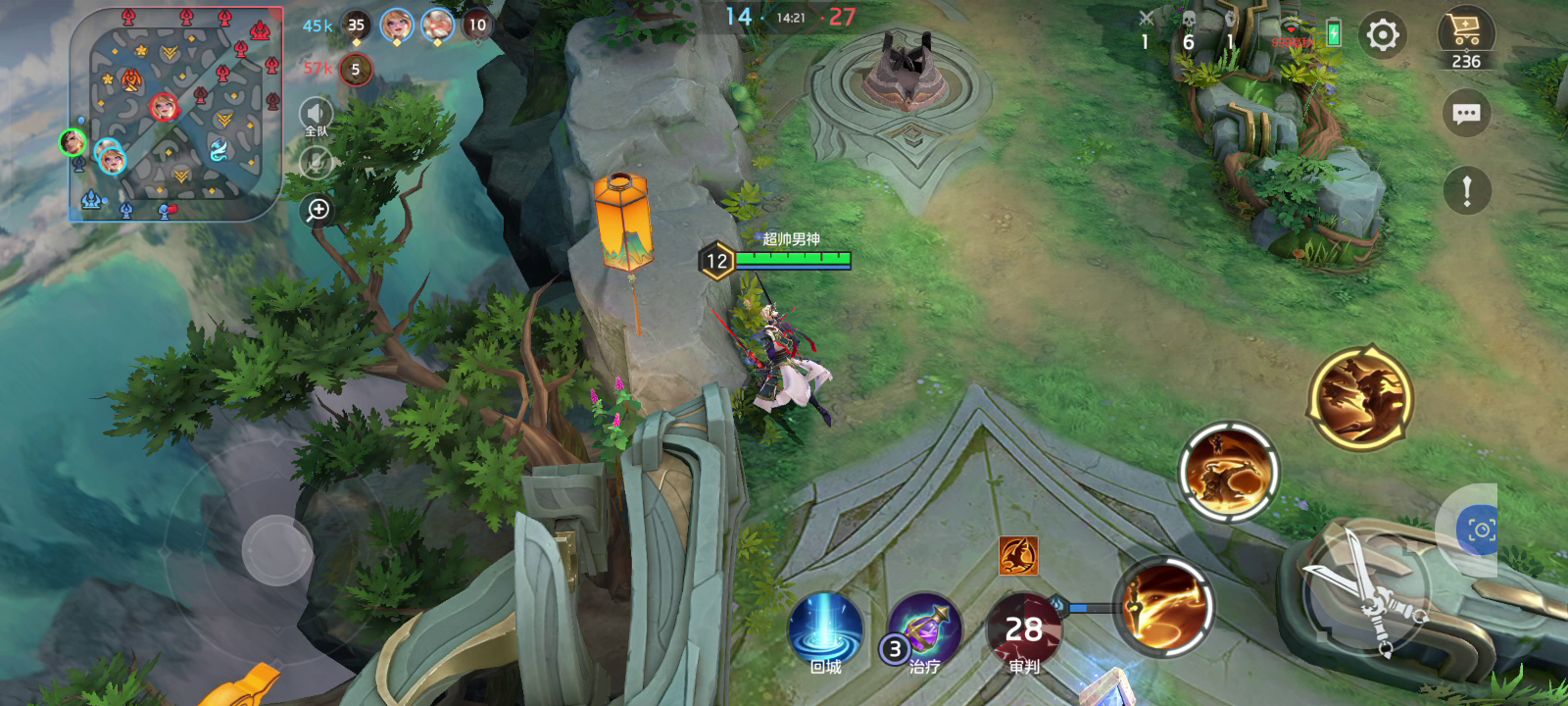
Task: Open the quick chat messages
Action: click(x=1466, y=114)
